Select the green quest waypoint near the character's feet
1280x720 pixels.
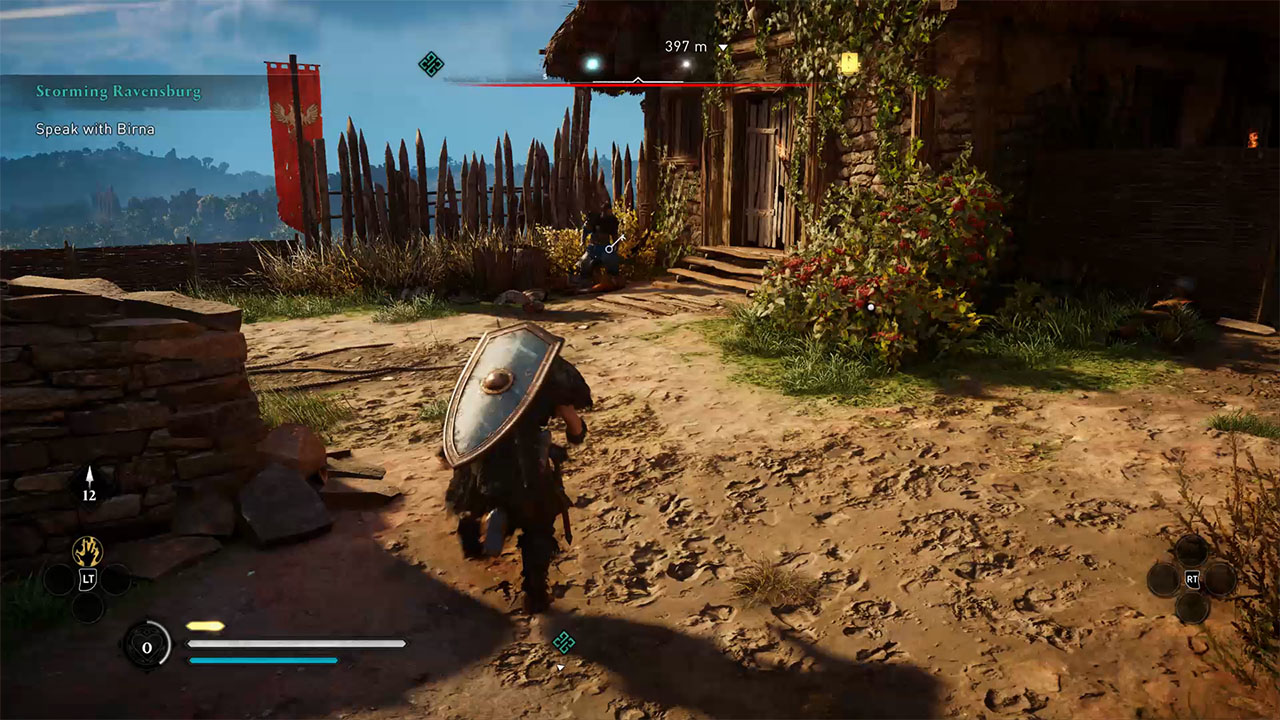coord(563,642)
